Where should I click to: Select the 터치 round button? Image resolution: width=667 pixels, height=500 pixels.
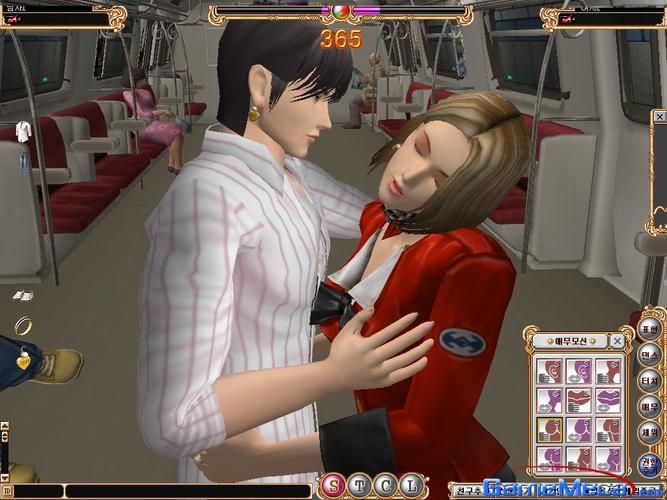tap(649, 380)
